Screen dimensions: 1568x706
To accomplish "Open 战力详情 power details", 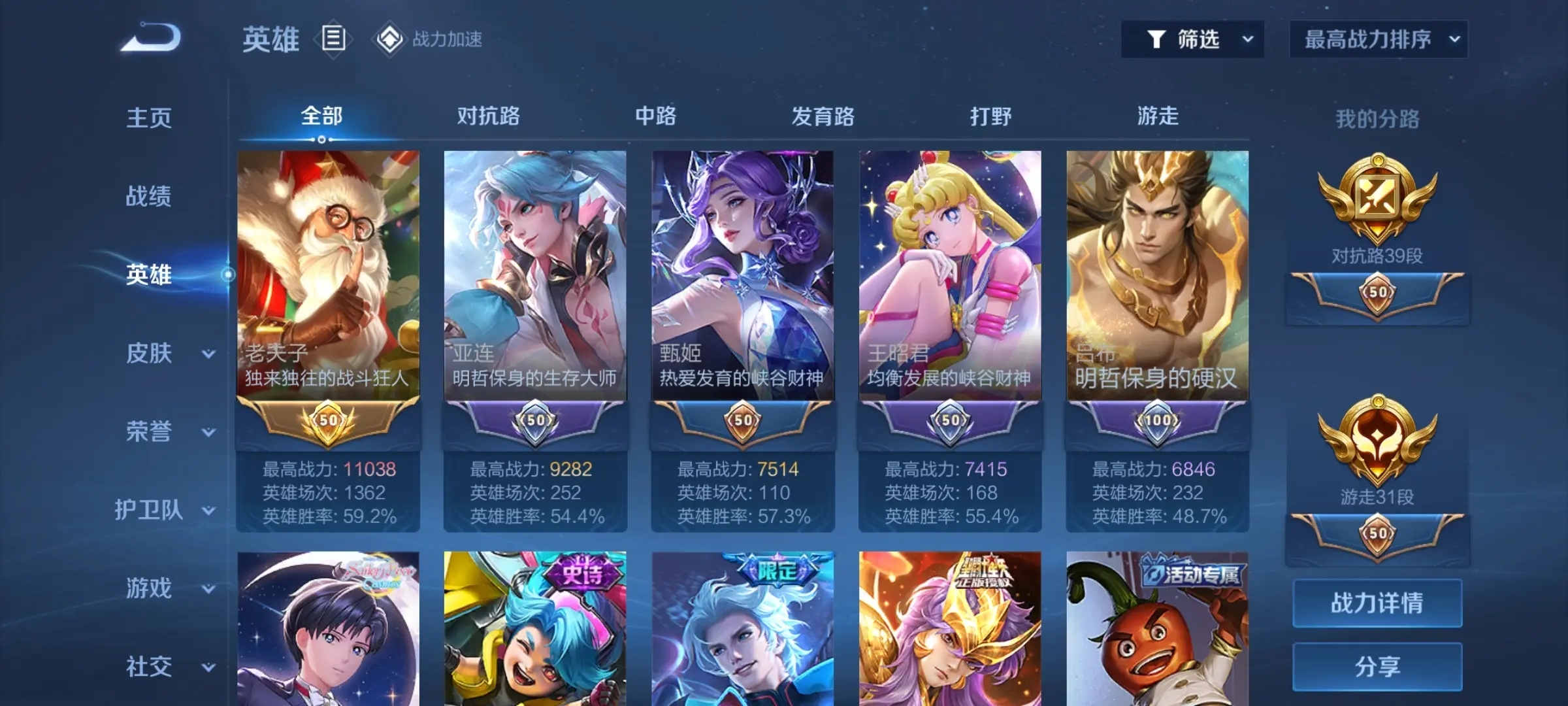I will [x=1377, y=603].
